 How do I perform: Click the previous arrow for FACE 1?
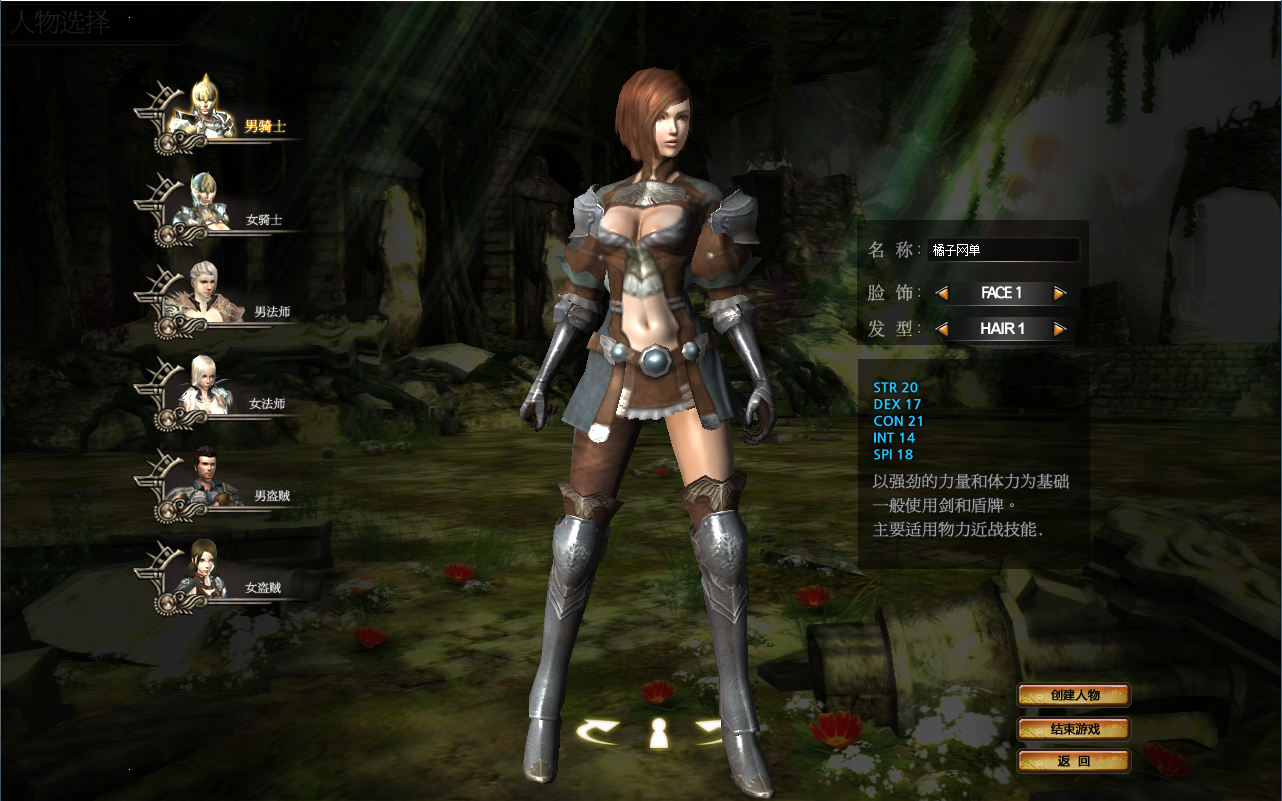(x=940, y=292)
